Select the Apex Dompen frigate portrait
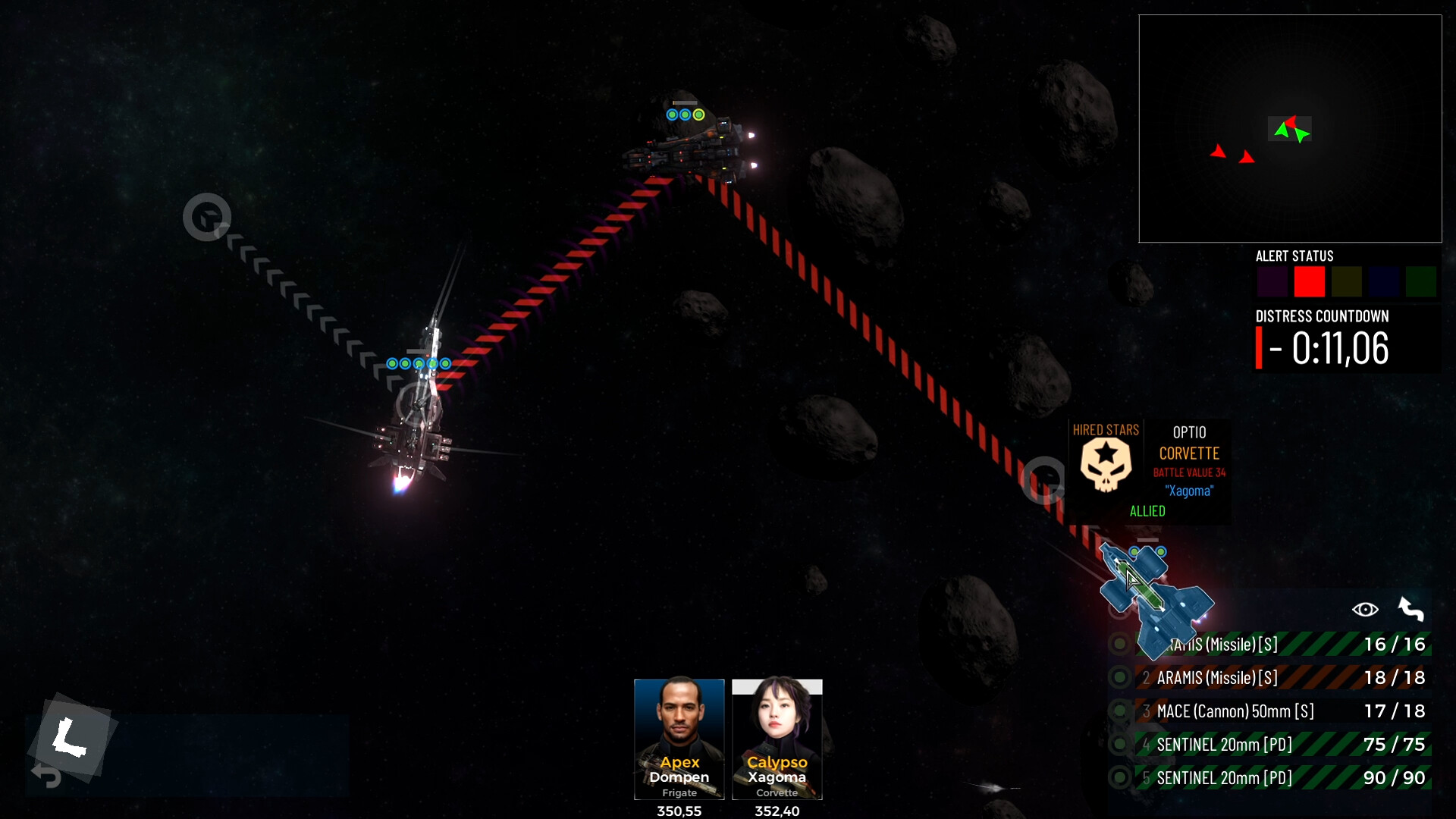The image size is (1456, 819). click(x=679, y=738)
